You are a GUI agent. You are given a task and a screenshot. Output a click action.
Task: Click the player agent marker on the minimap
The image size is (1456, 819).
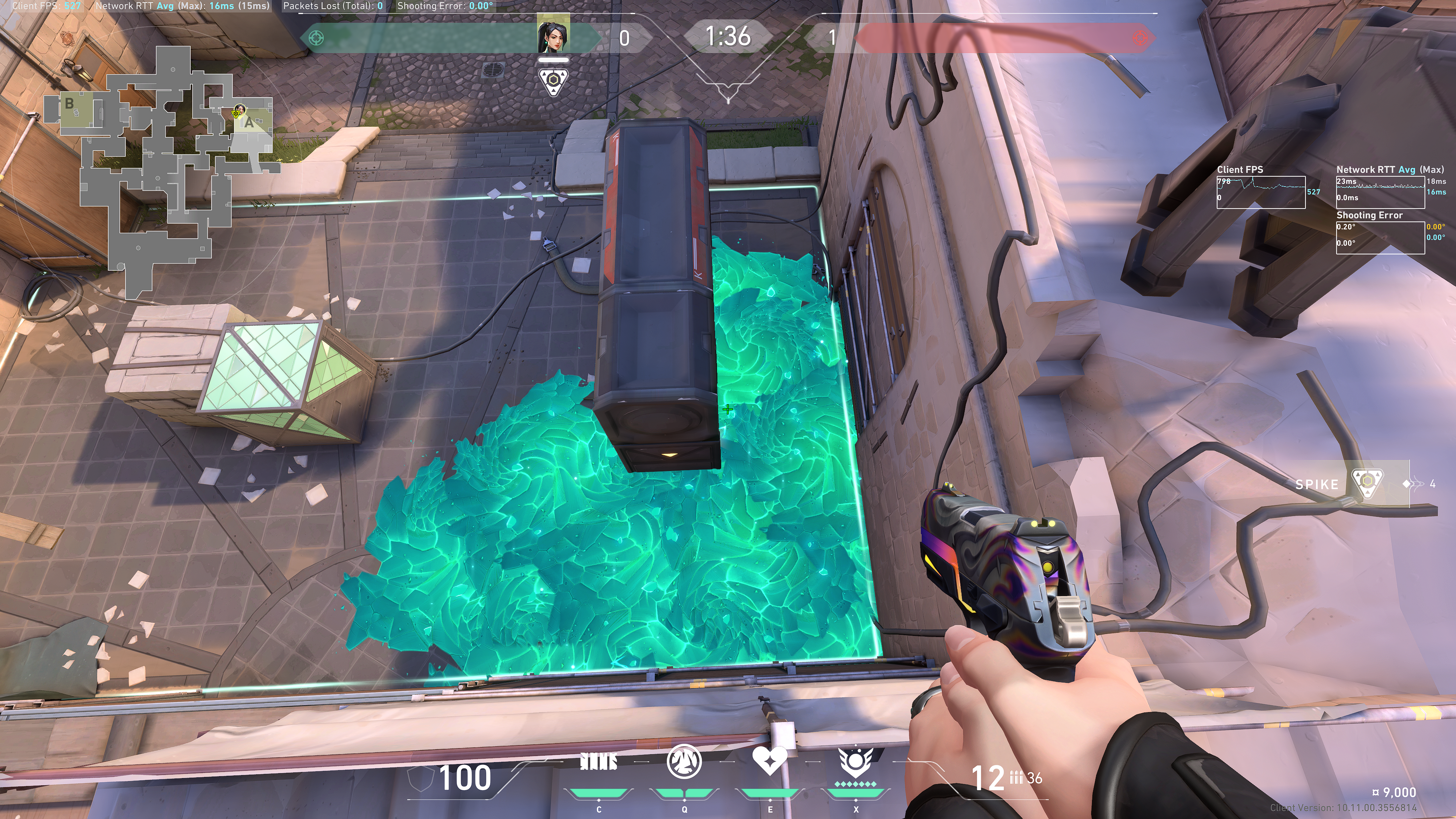click(239, 110)
